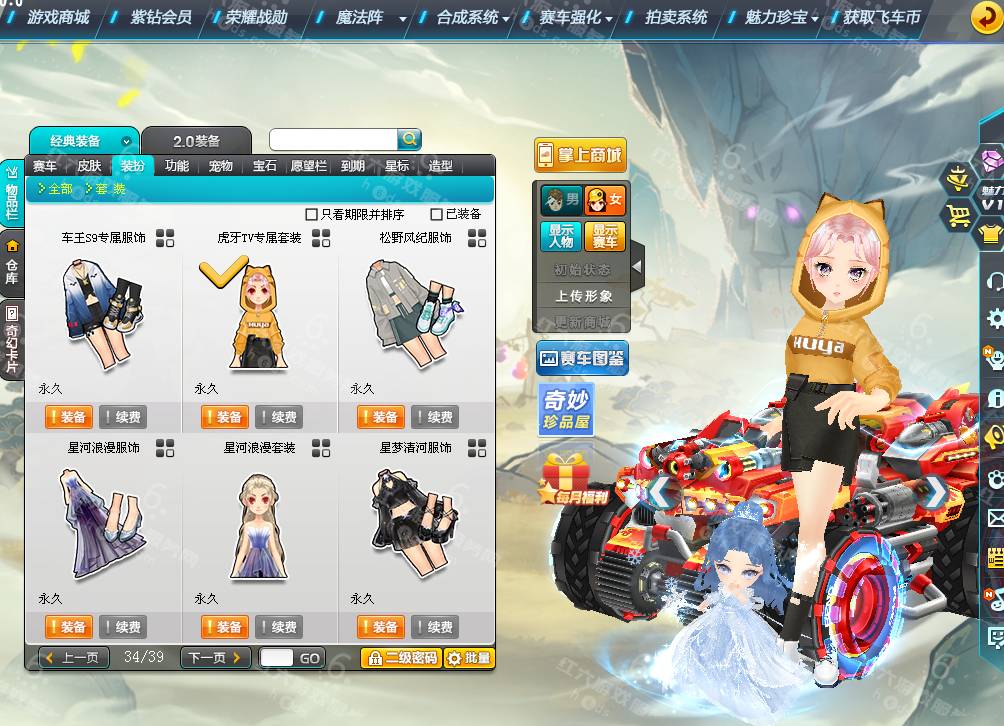Open the 拍卖系统 auction menu
The image size is (1004, 726).
676,17
